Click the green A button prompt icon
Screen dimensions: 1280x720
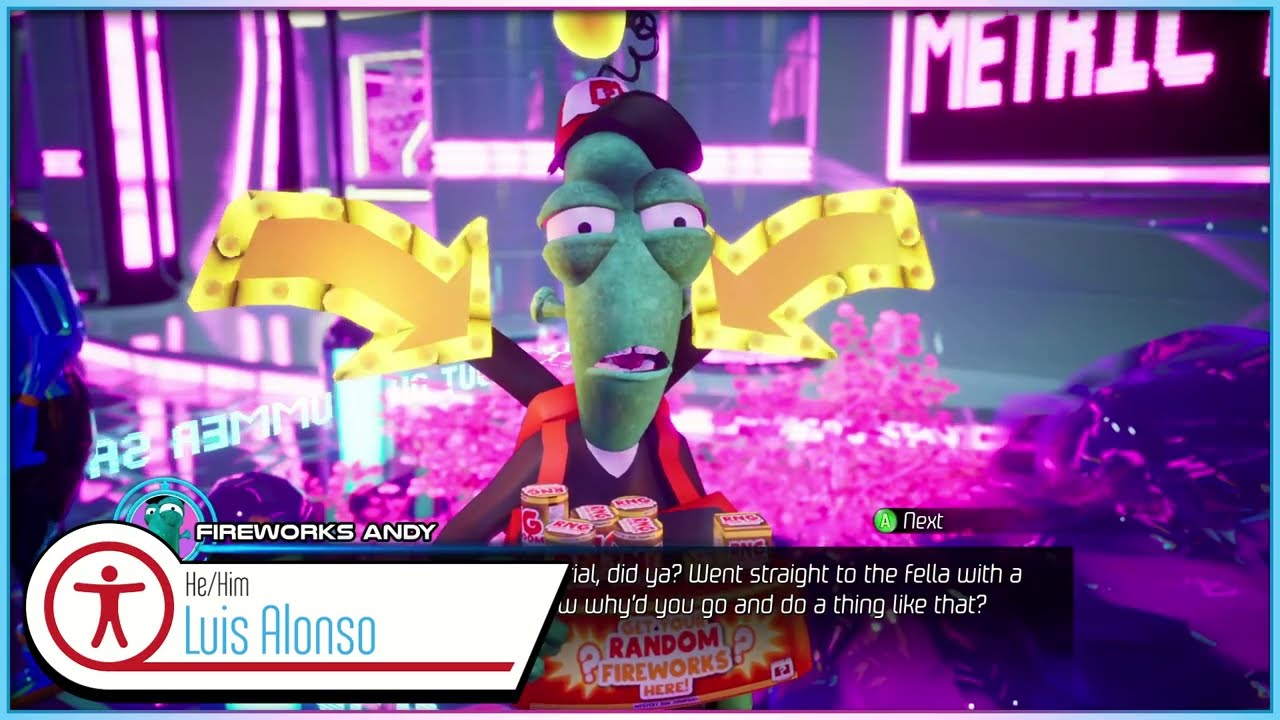885,521
